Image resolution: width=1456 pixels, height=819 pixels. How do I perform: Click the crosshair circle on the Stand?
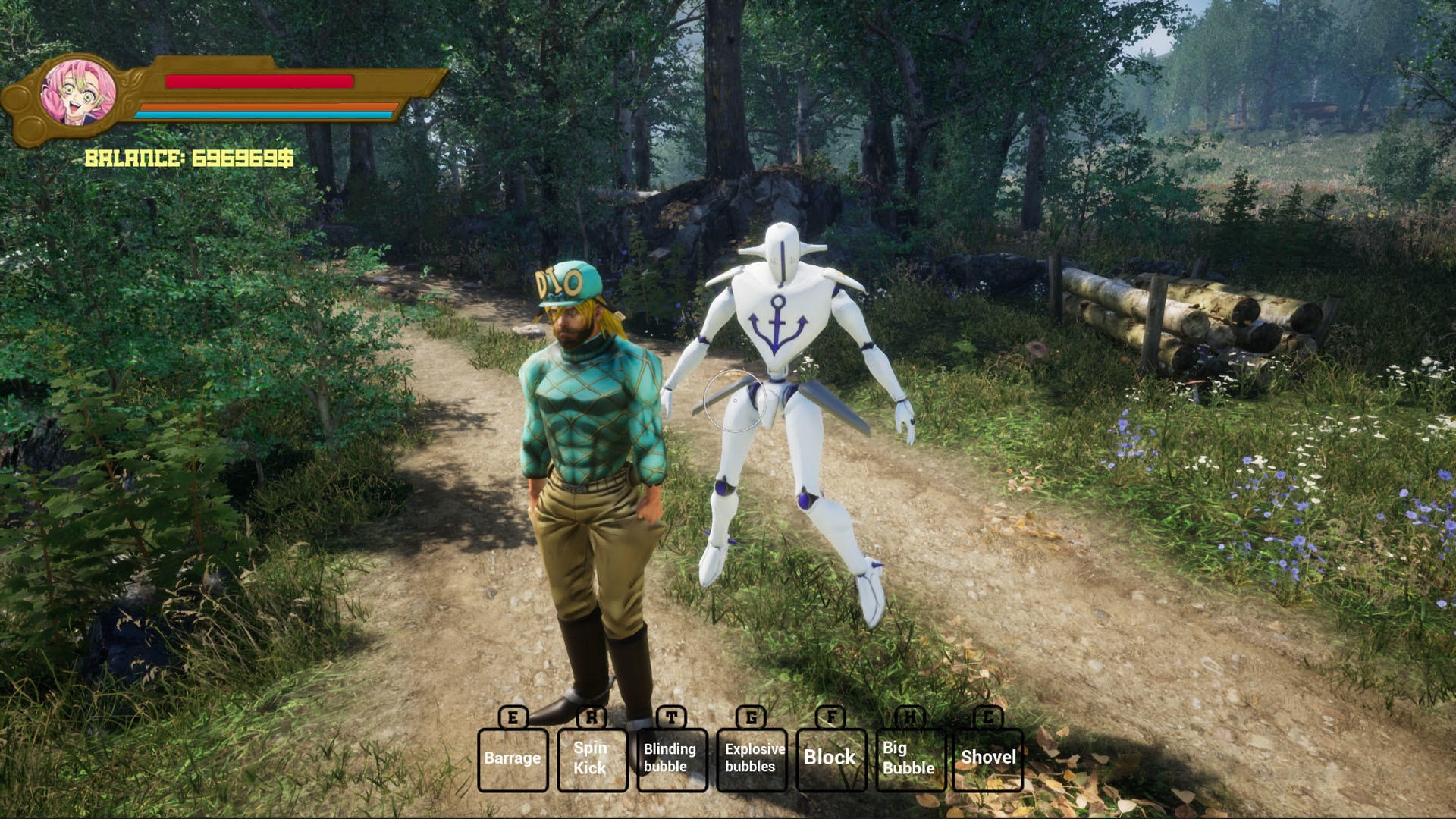(734, 400)
